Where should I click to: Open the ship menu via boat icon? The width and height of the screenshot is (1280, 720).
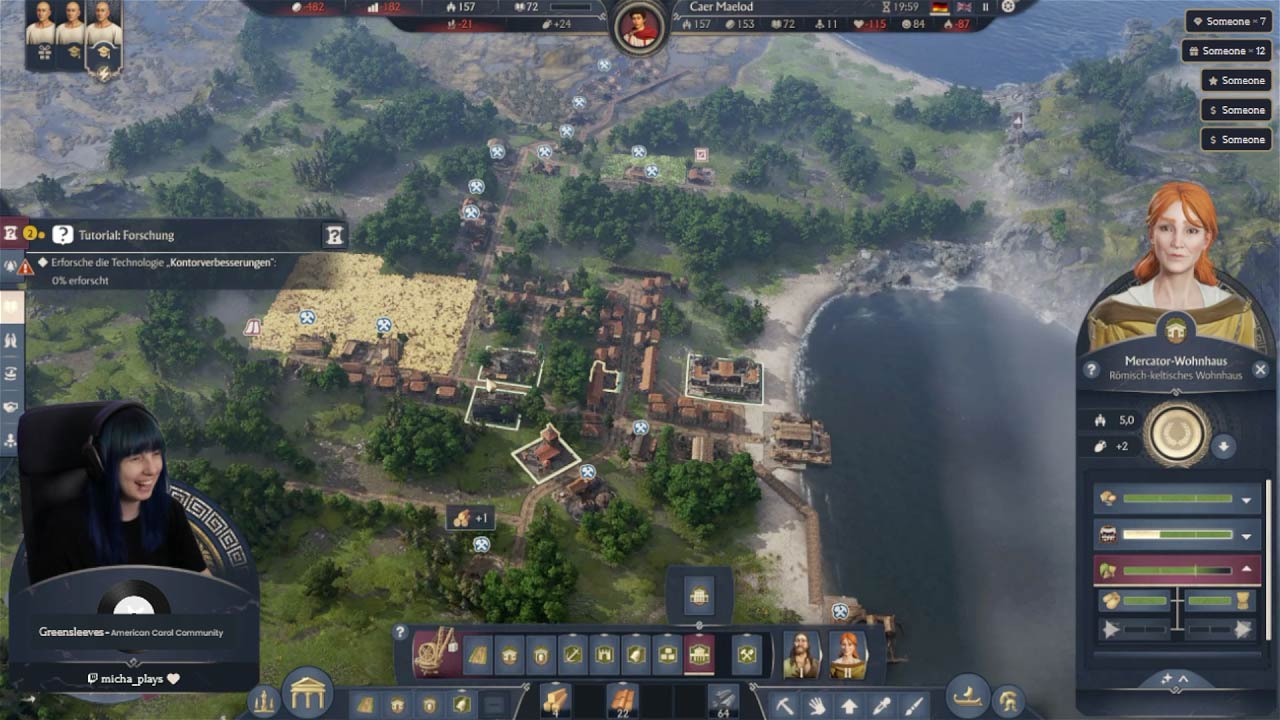[x=967, y=700]
